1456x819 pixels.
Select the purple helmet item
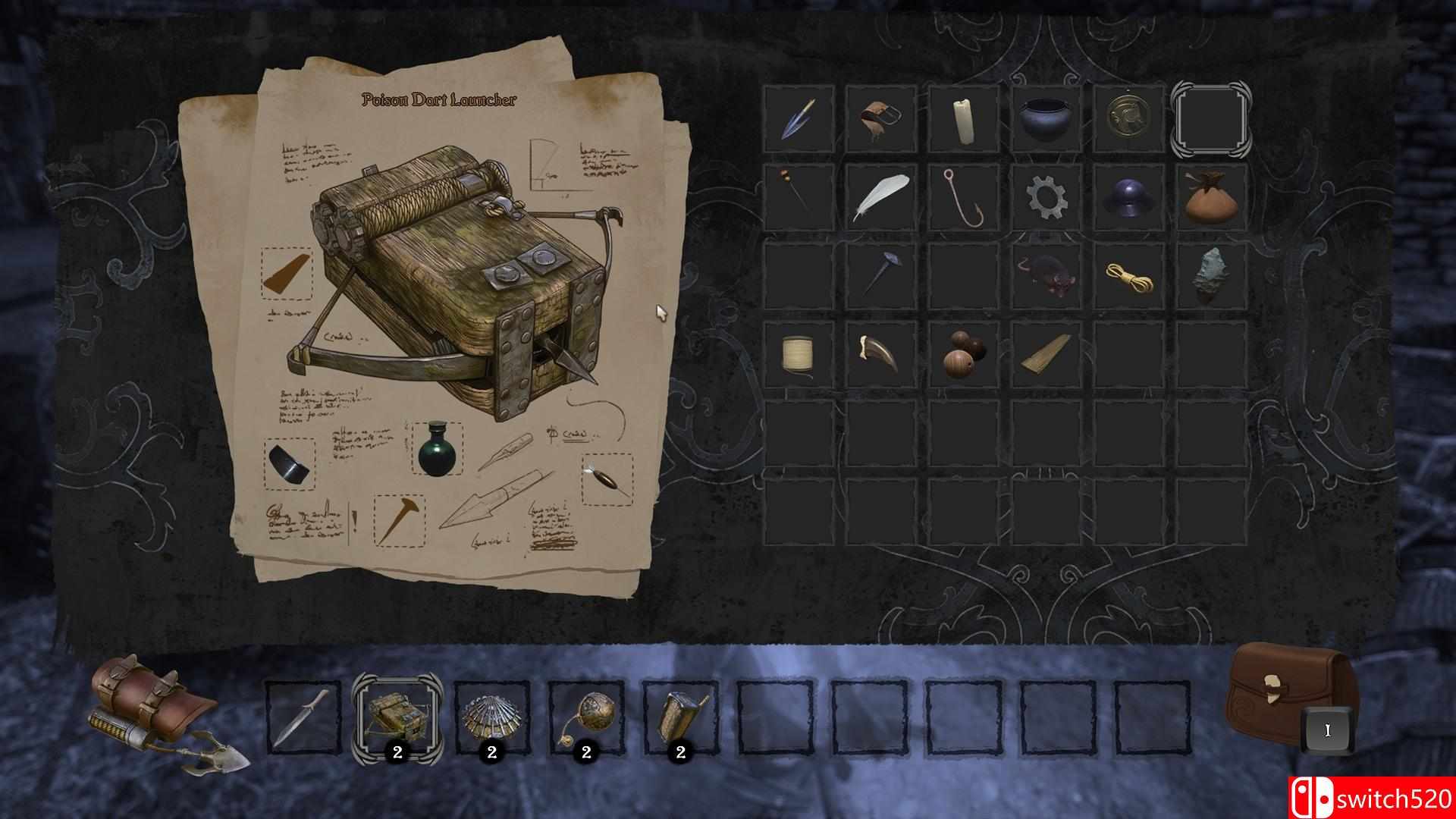click(x=1128, y=199)
